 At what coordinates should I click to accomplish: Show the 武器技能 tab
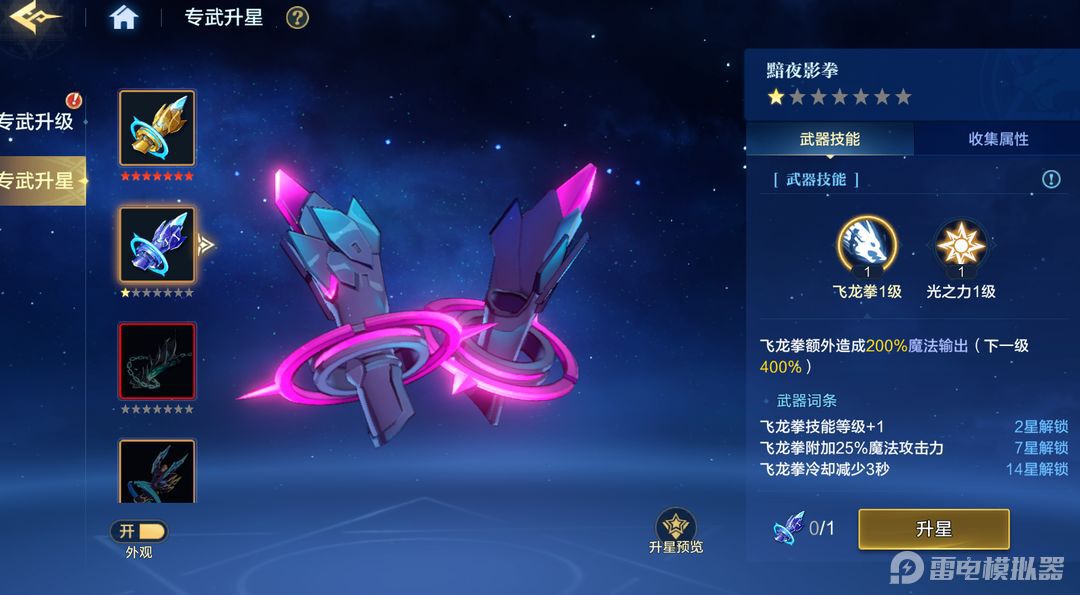[829, 139]
